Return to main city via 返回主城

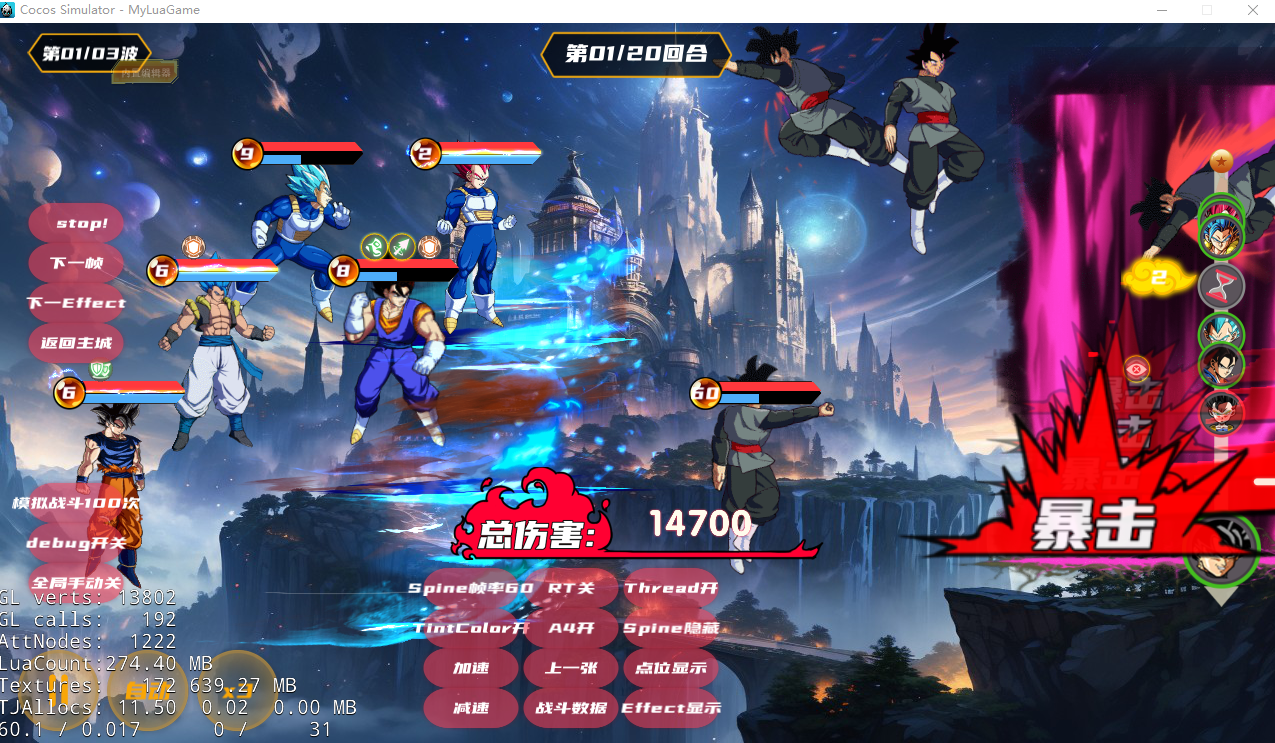[x=77, y=343]
